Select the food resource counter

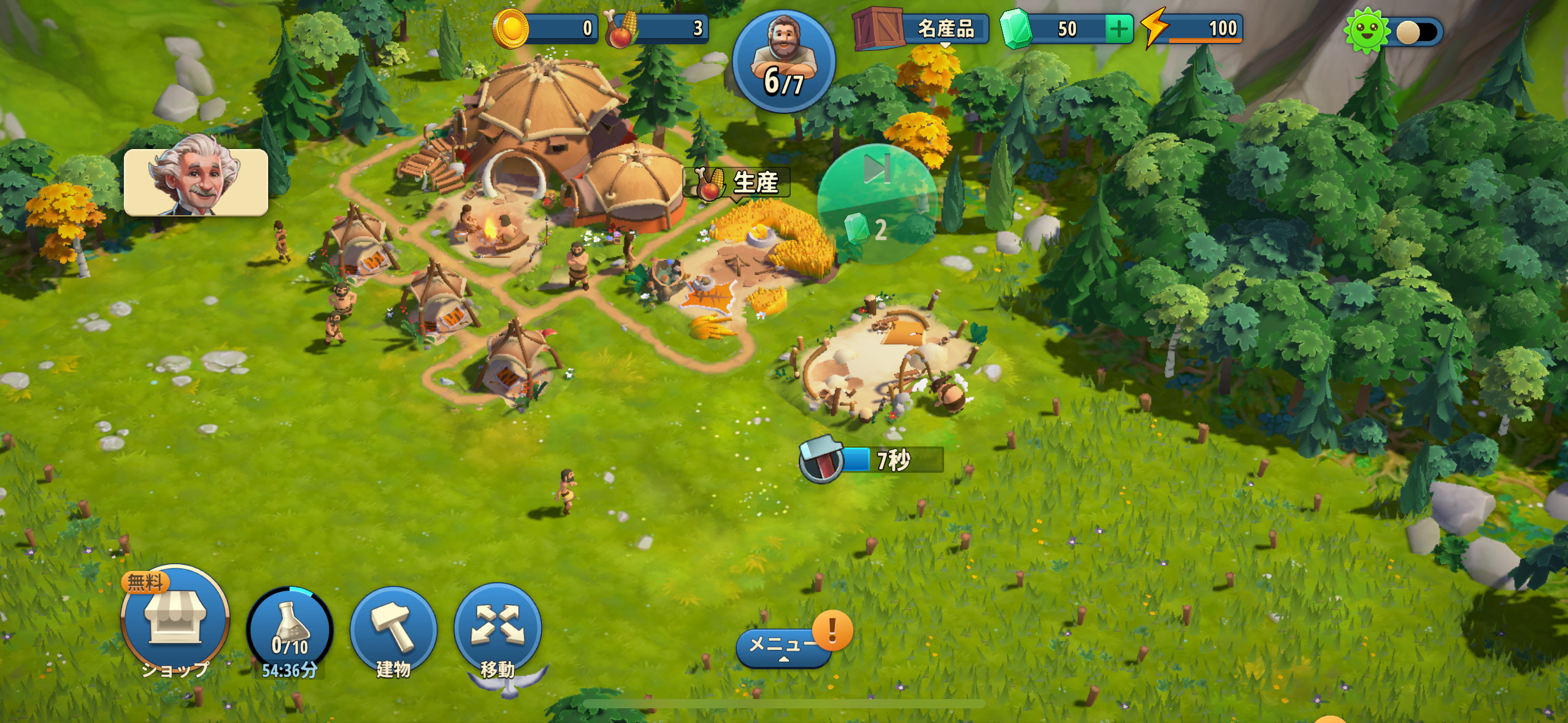click(657, 28)
